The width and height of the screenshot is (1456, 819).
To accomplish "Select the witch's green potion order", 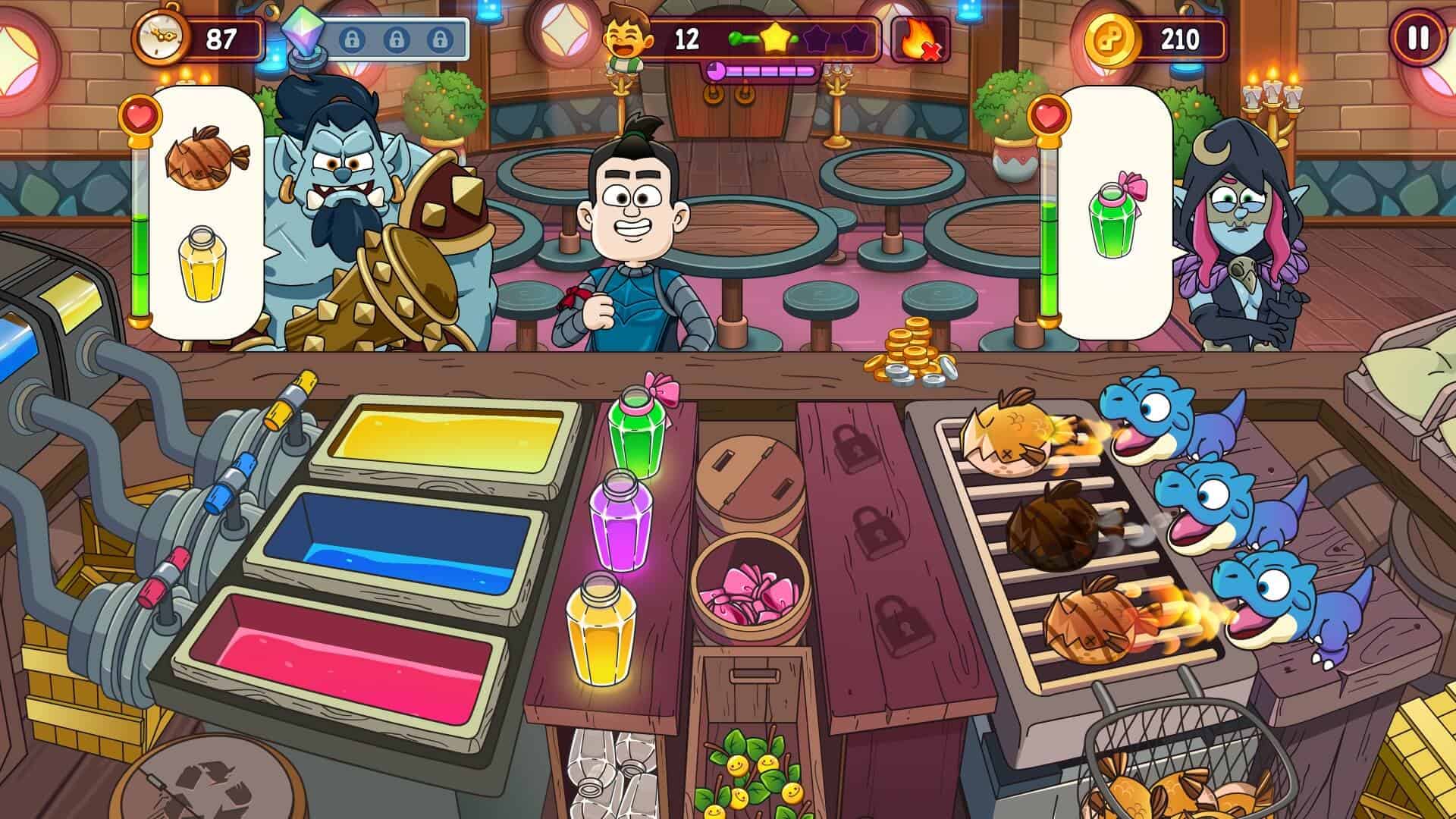I will (x=1115, y=212).
